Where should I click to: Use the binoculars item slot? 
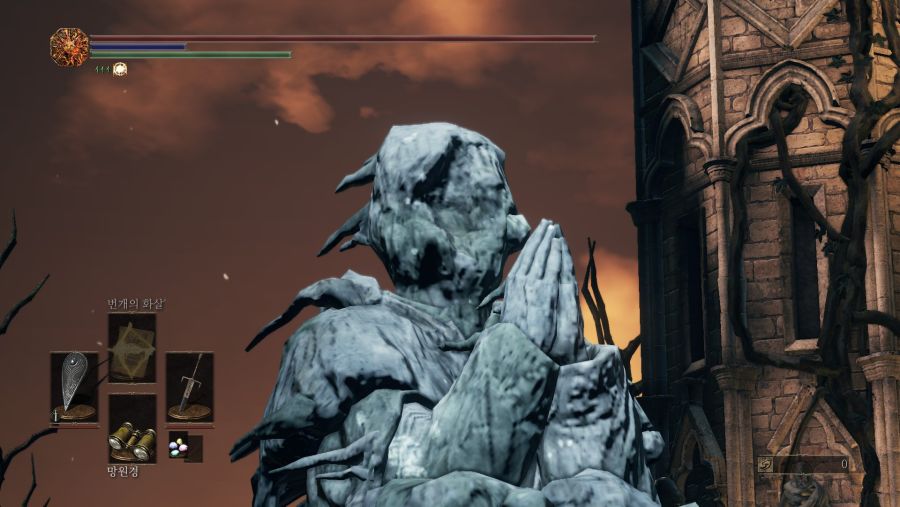coord(132,429)
